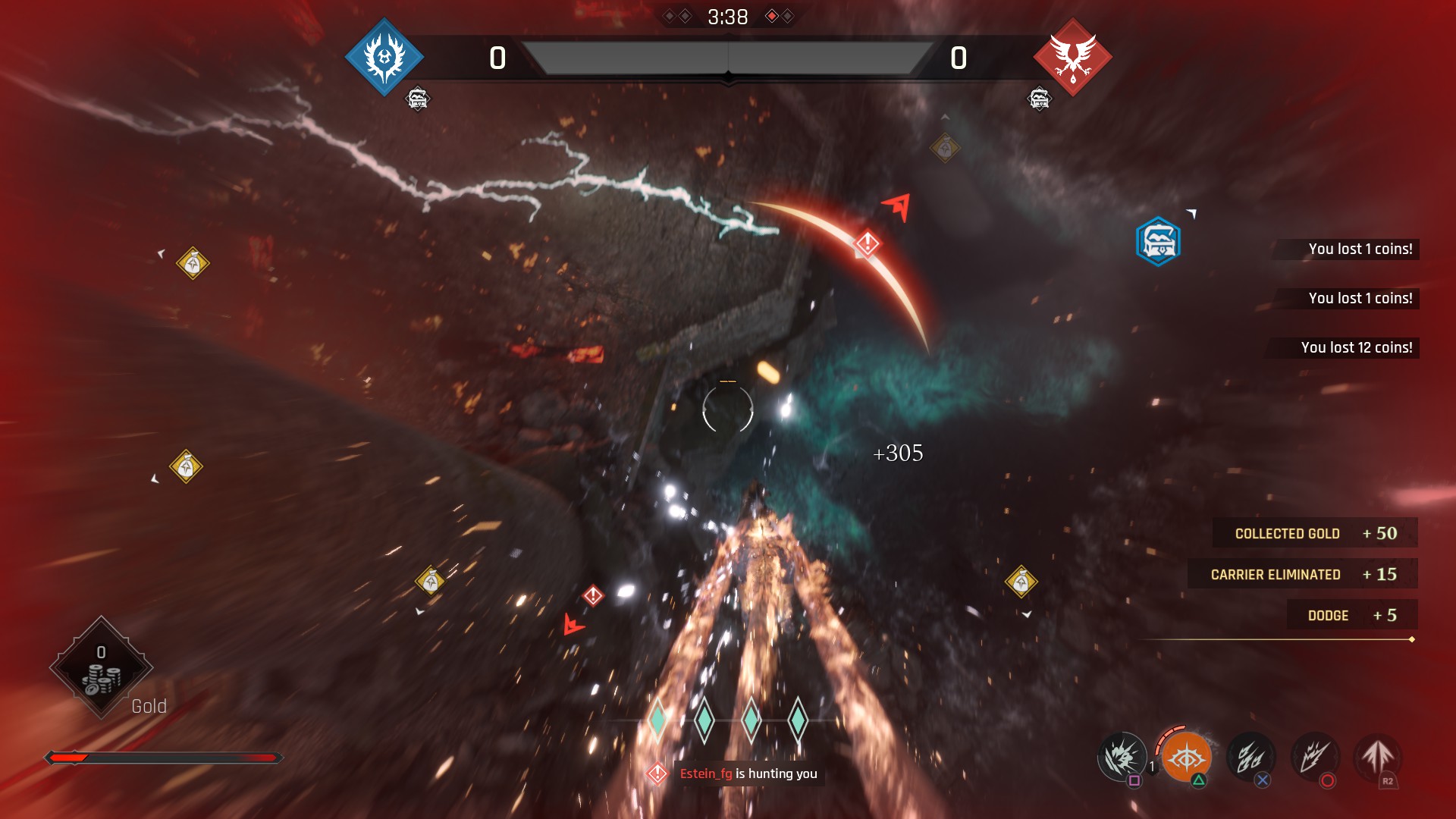Use the triple fireball ability

pos(1250,756)
